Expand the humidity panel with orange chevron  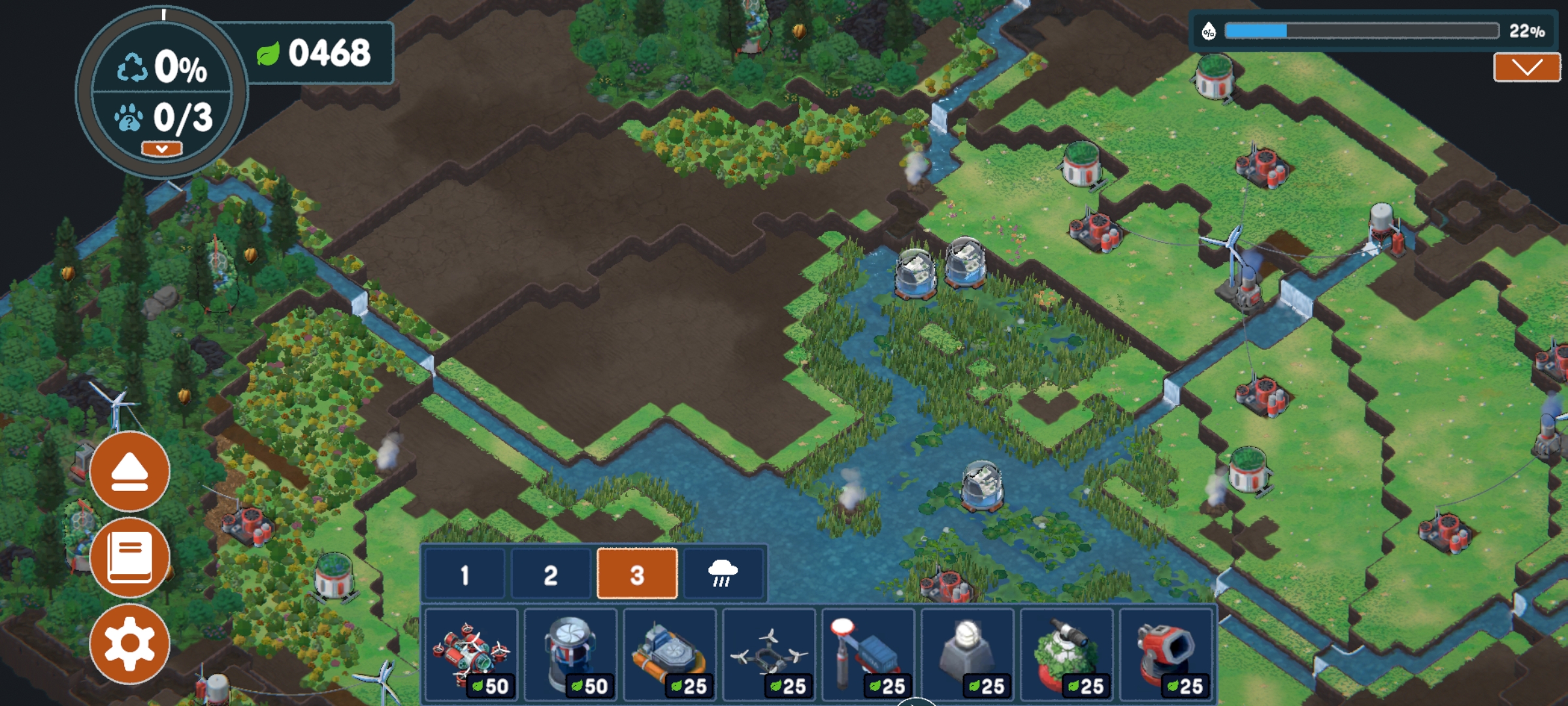pyautogui.click(x=1526, y=67)
